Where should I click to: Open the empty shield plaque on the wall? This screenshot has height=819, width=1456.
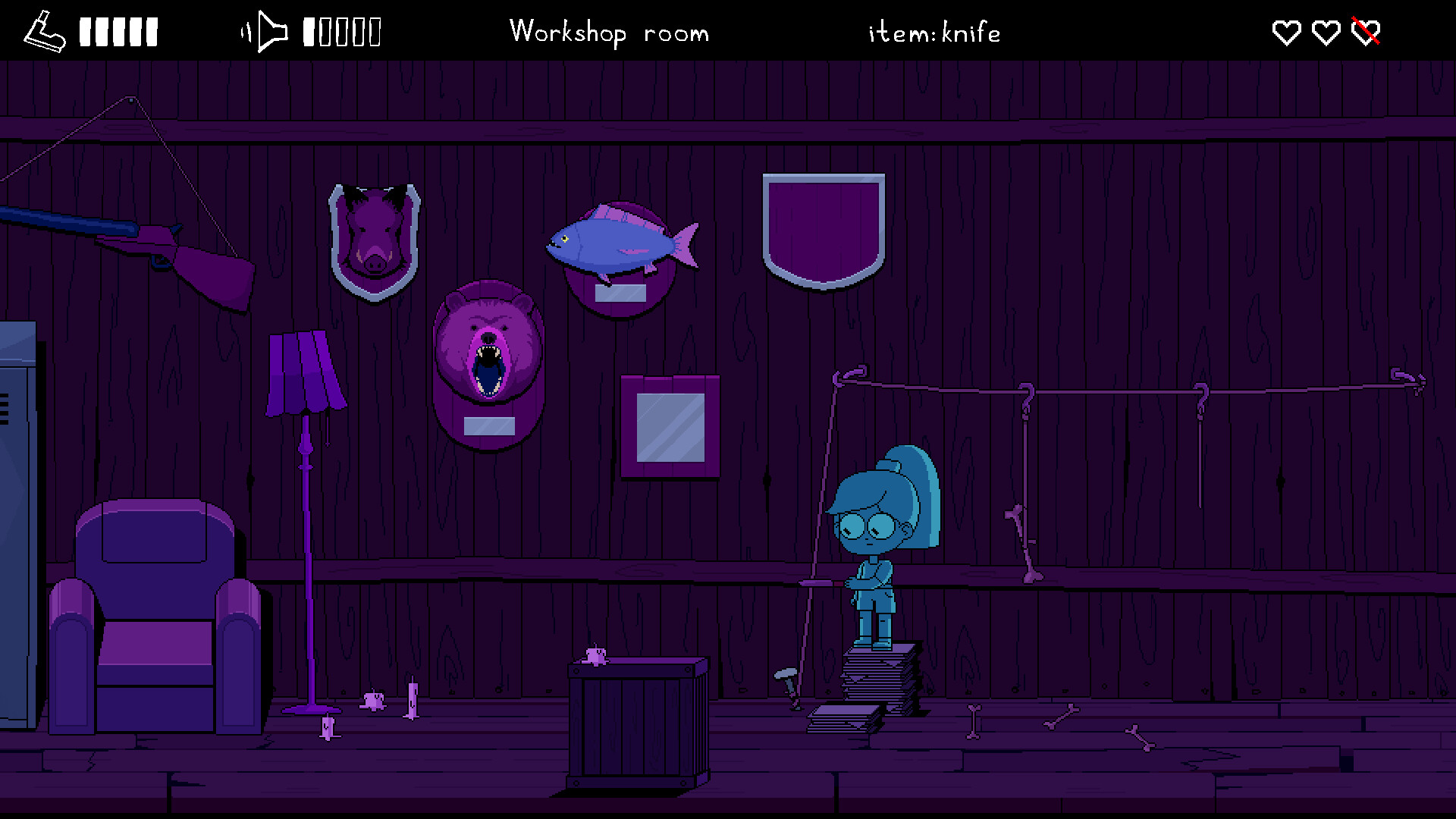[824, 227]
